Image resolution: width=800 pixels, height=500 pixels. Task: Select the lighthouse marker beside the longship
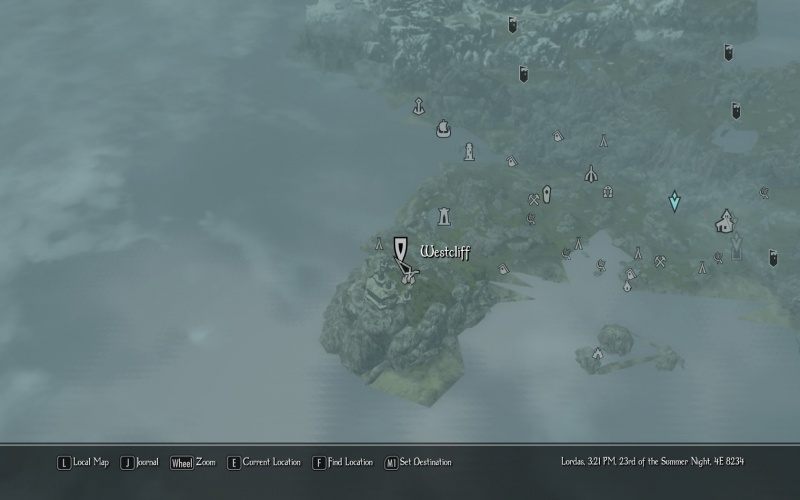[x=468, y=152]
